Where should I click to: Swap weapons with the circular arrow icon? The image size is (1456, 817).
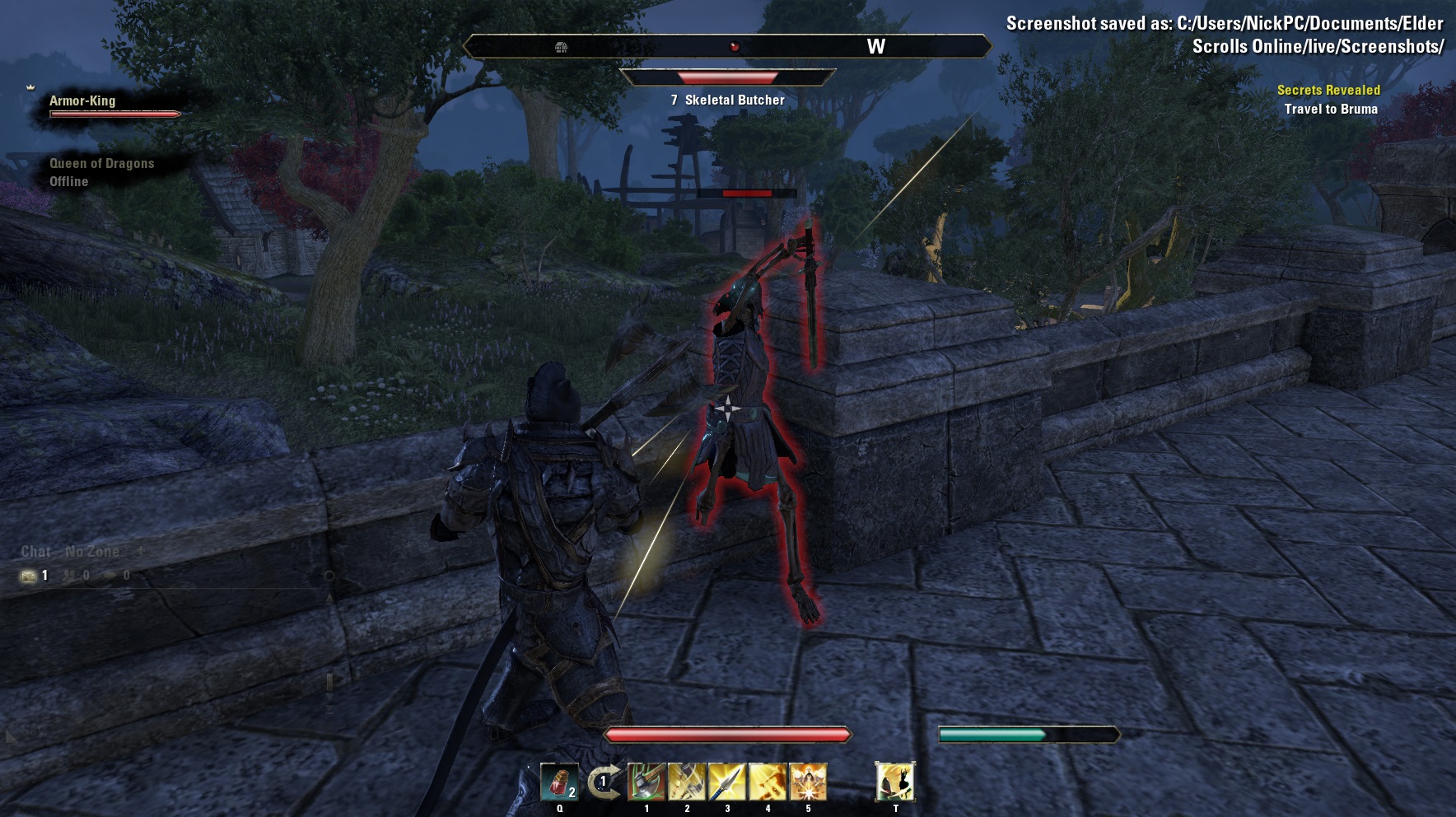(604, 782)
